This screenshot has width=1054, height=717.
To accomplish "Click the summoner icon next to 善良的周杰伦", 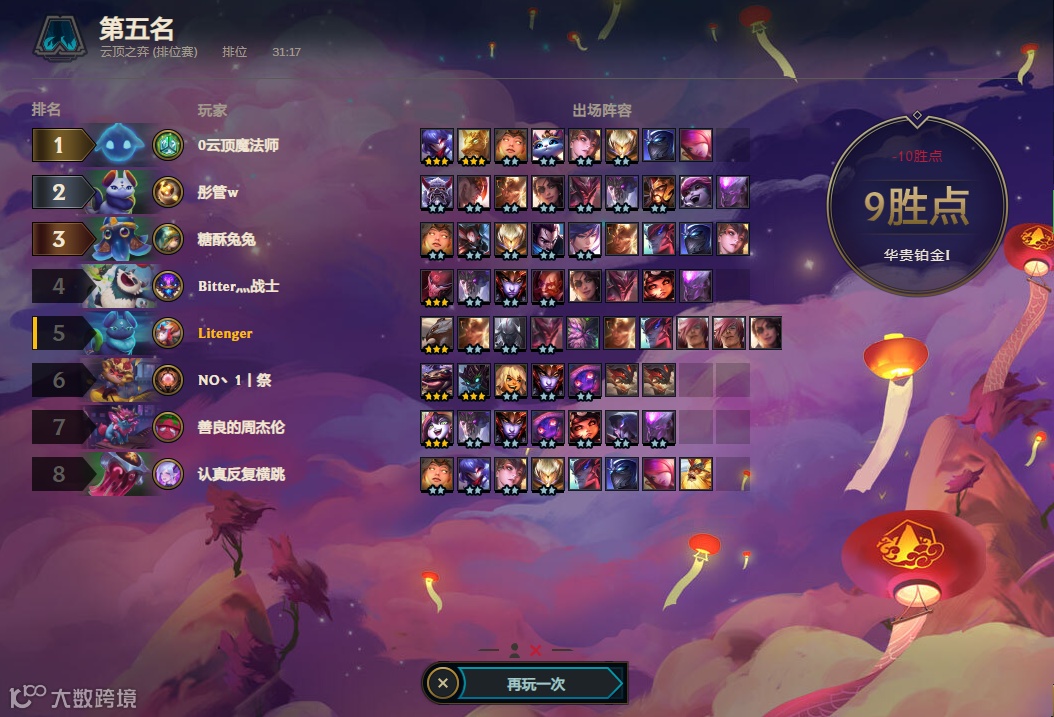I will (x=168, y=427).
